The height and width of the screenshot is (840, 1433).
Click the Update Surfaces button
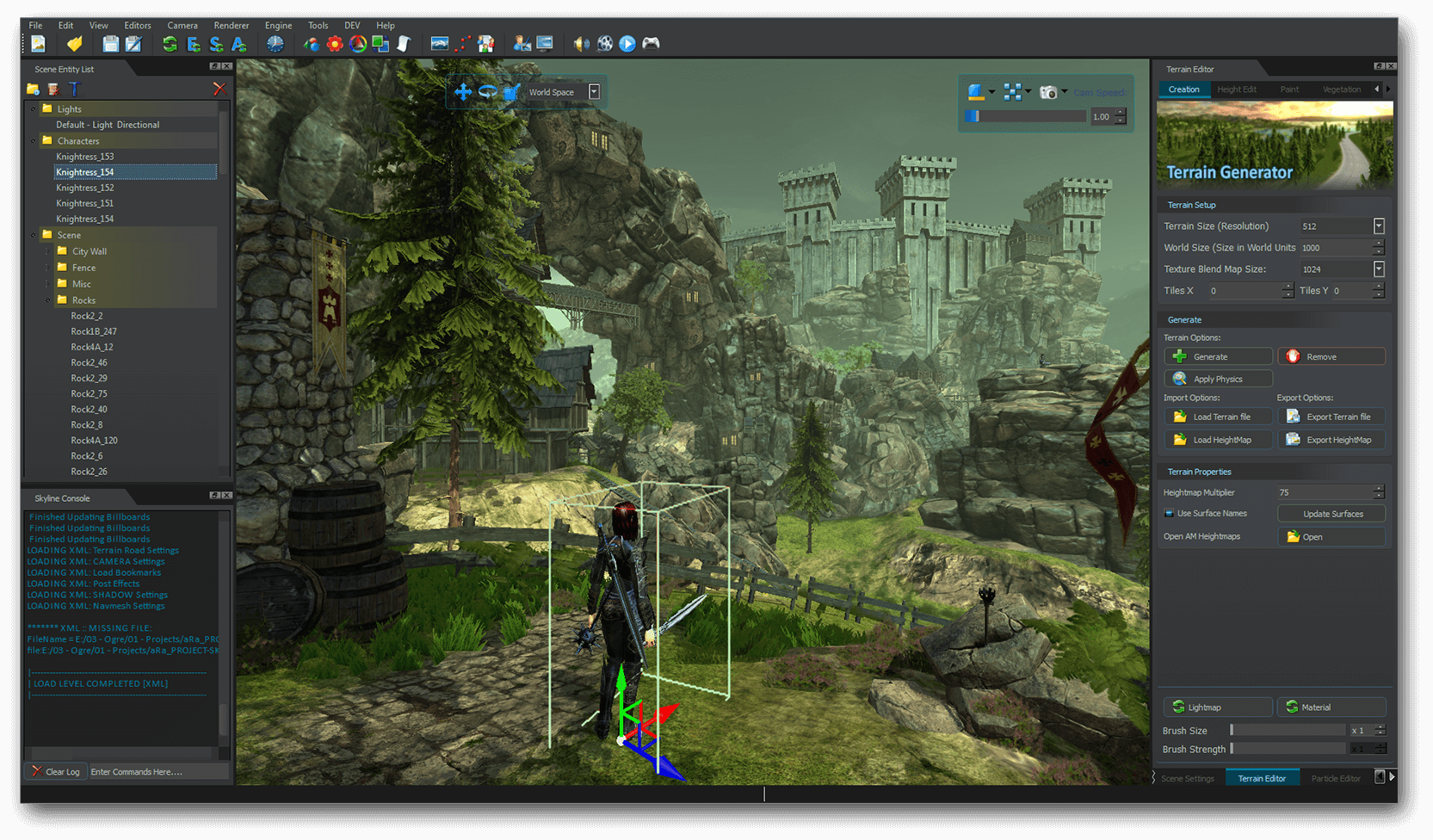click(x=1331, y=514)
